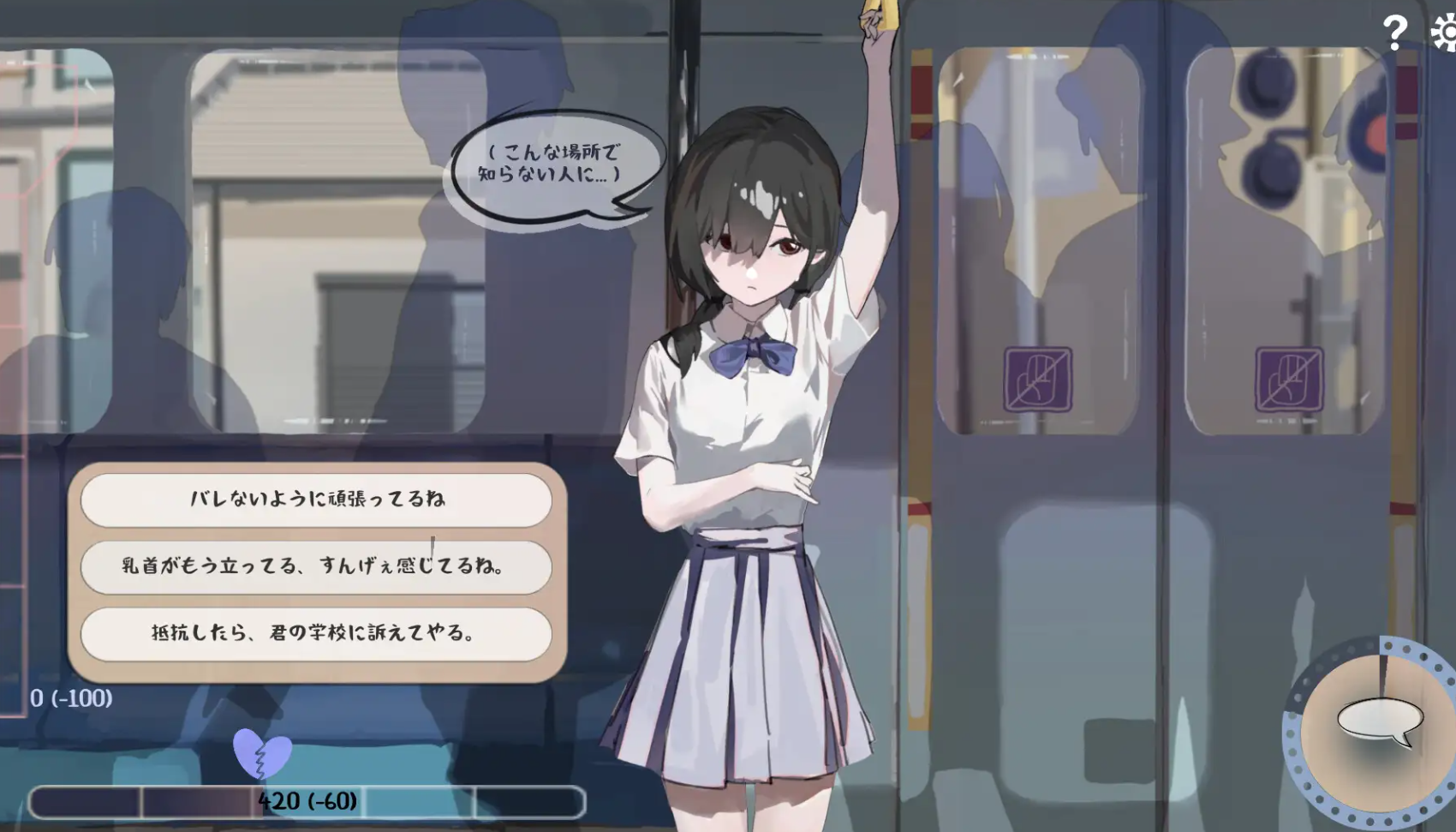Click the 0 (-100) counter text
Screen dimensions: 1456x832
click(70, 698)
